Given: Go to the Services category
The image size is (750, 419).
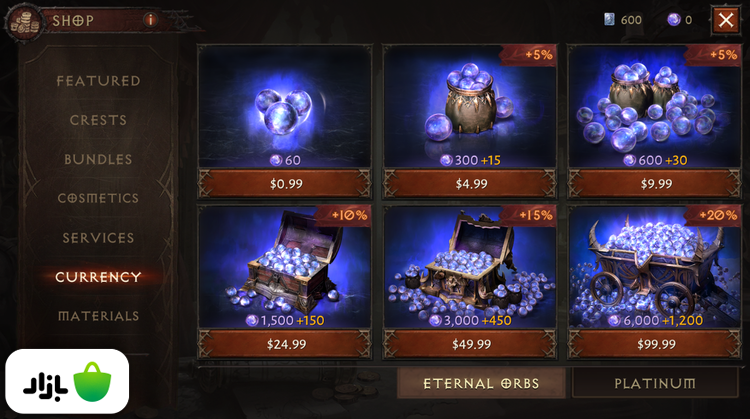Looking at the screenshot, I should (98, 238).
